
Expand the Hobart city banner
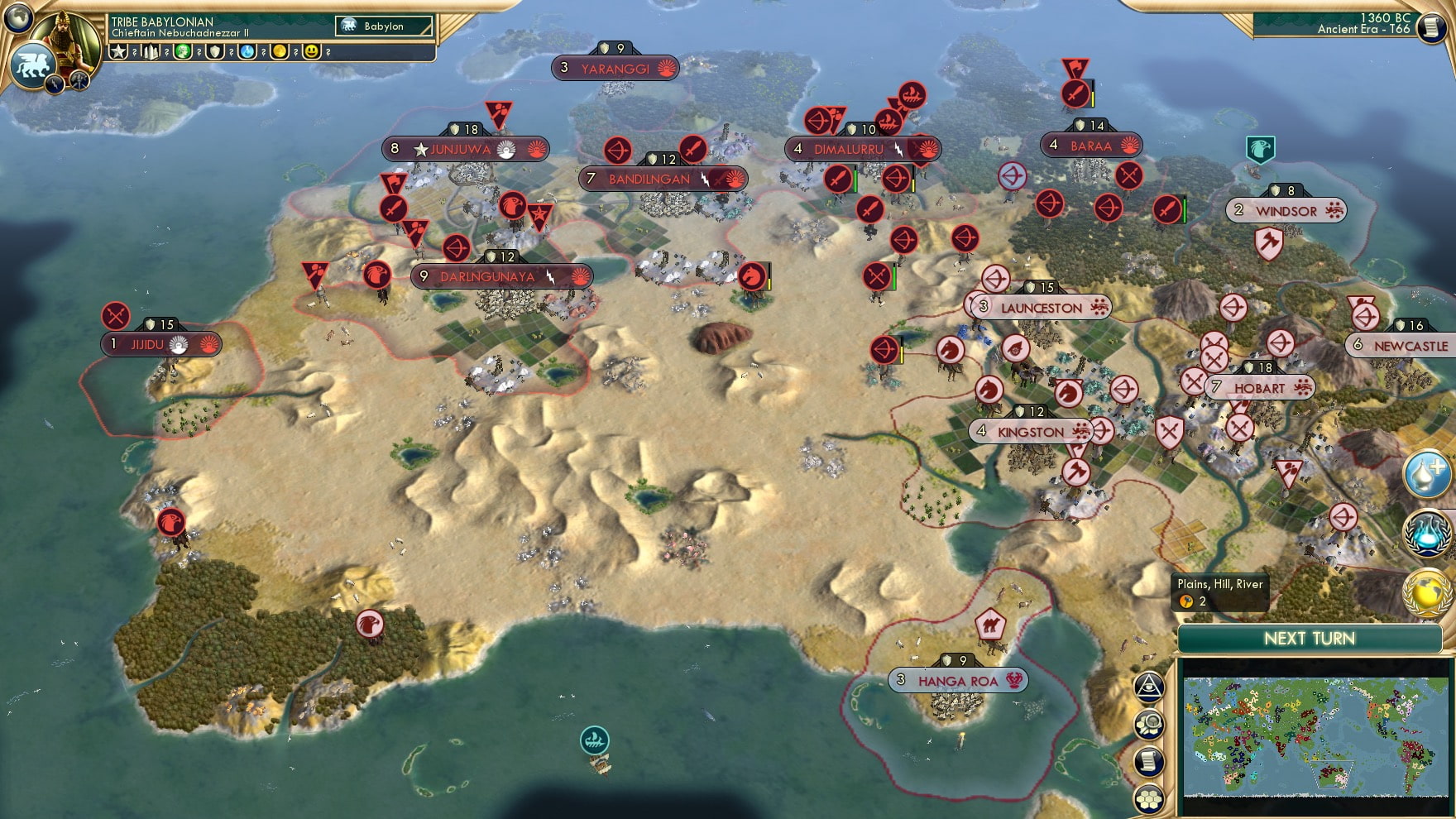(1259, 387)
